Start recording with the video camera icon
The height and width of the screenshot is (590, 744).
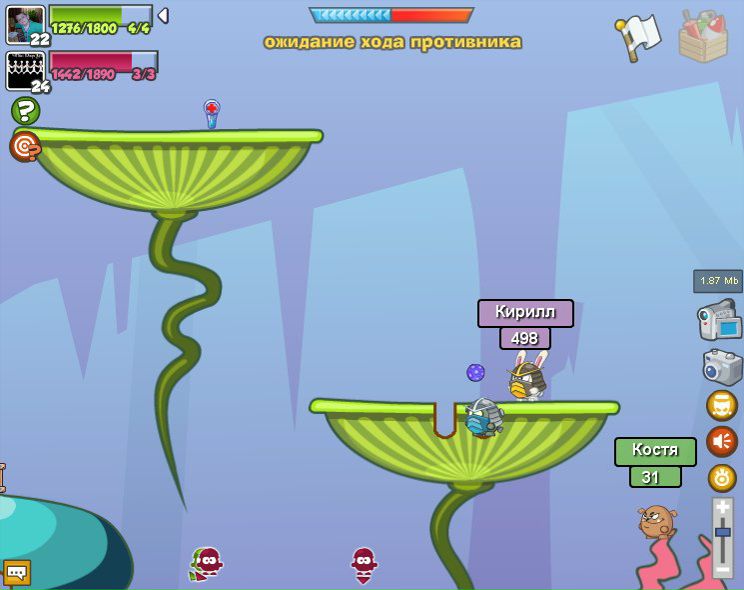point(719,321)
